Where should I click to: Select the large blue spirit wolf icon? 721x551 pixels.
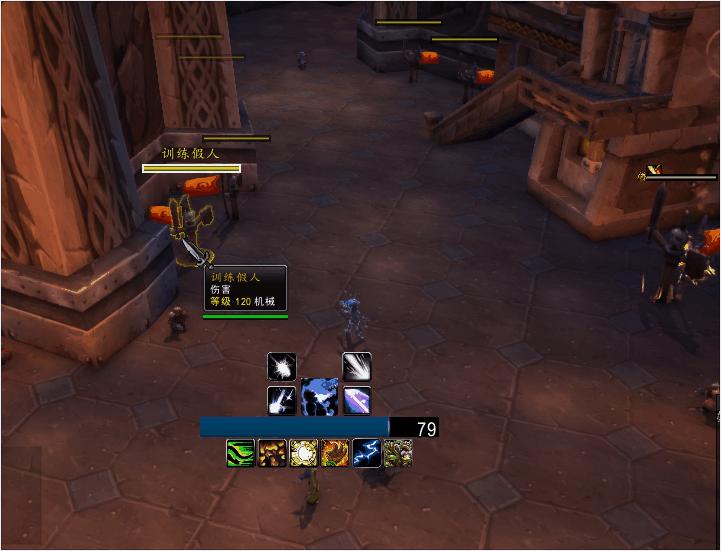click(x=320, y=396)
